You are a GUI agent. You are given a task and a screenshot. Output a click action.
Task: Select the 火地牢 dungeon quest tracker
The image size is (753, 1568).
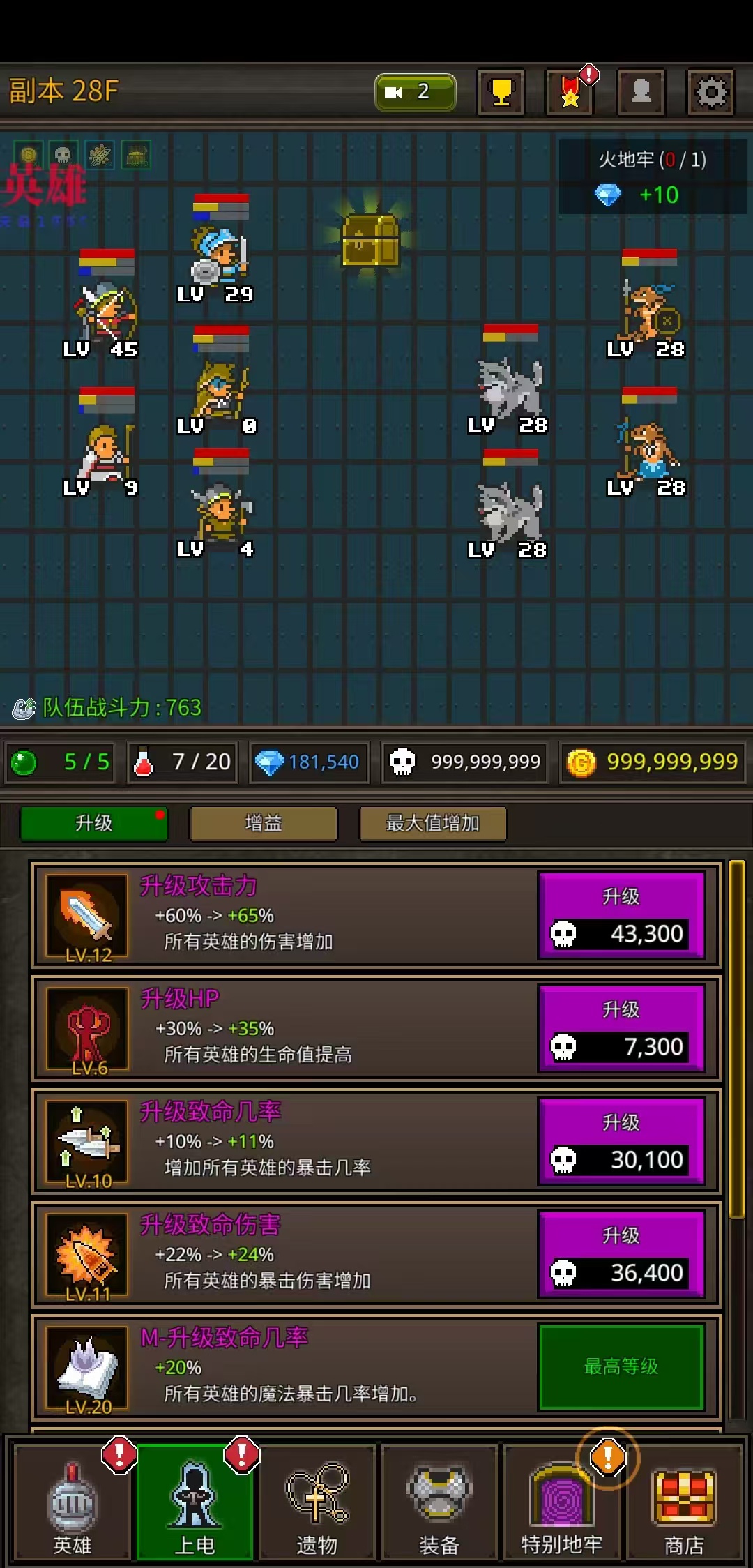point(652,176)
